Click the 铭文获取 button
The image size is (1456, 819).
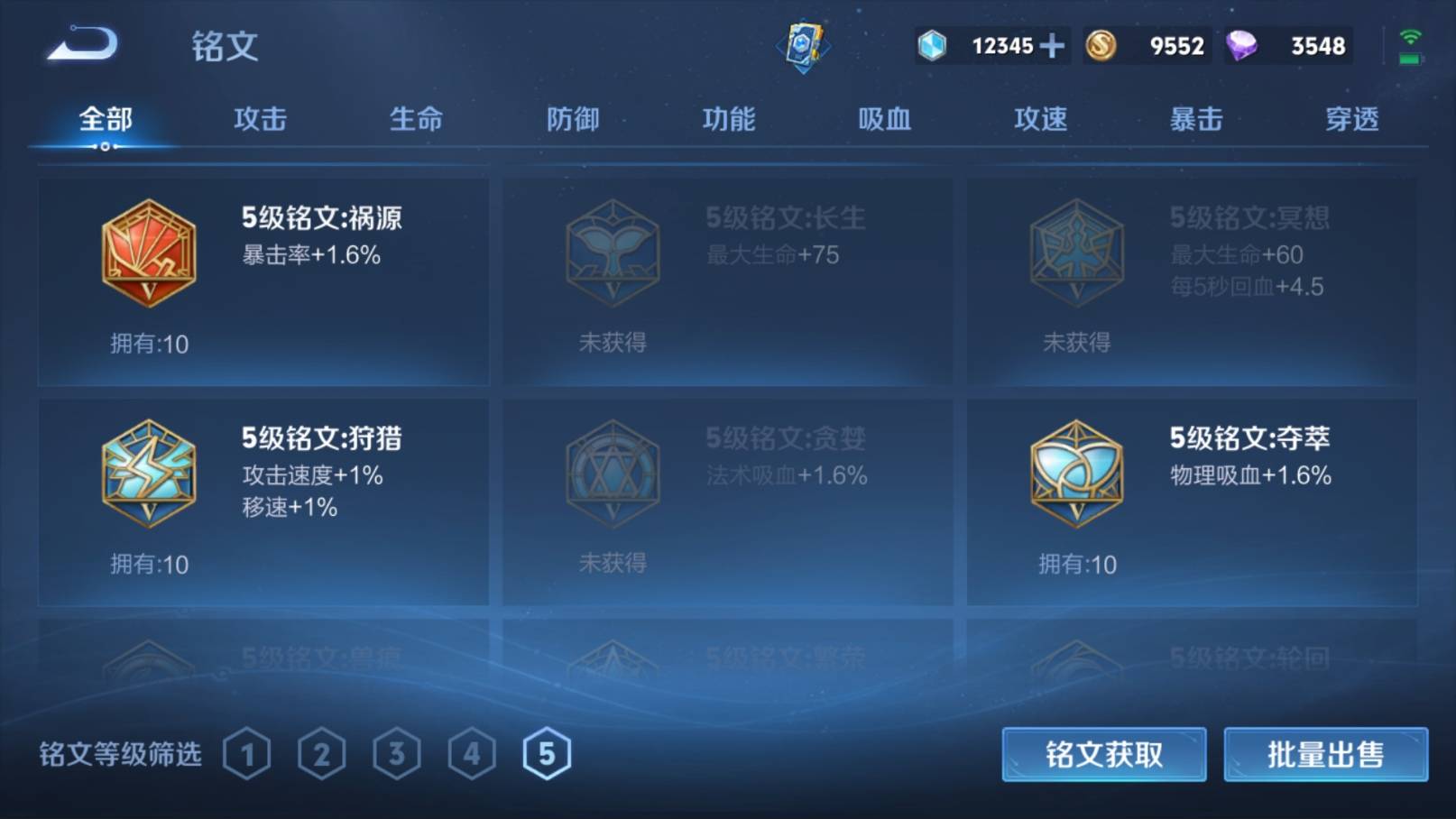1103,754
